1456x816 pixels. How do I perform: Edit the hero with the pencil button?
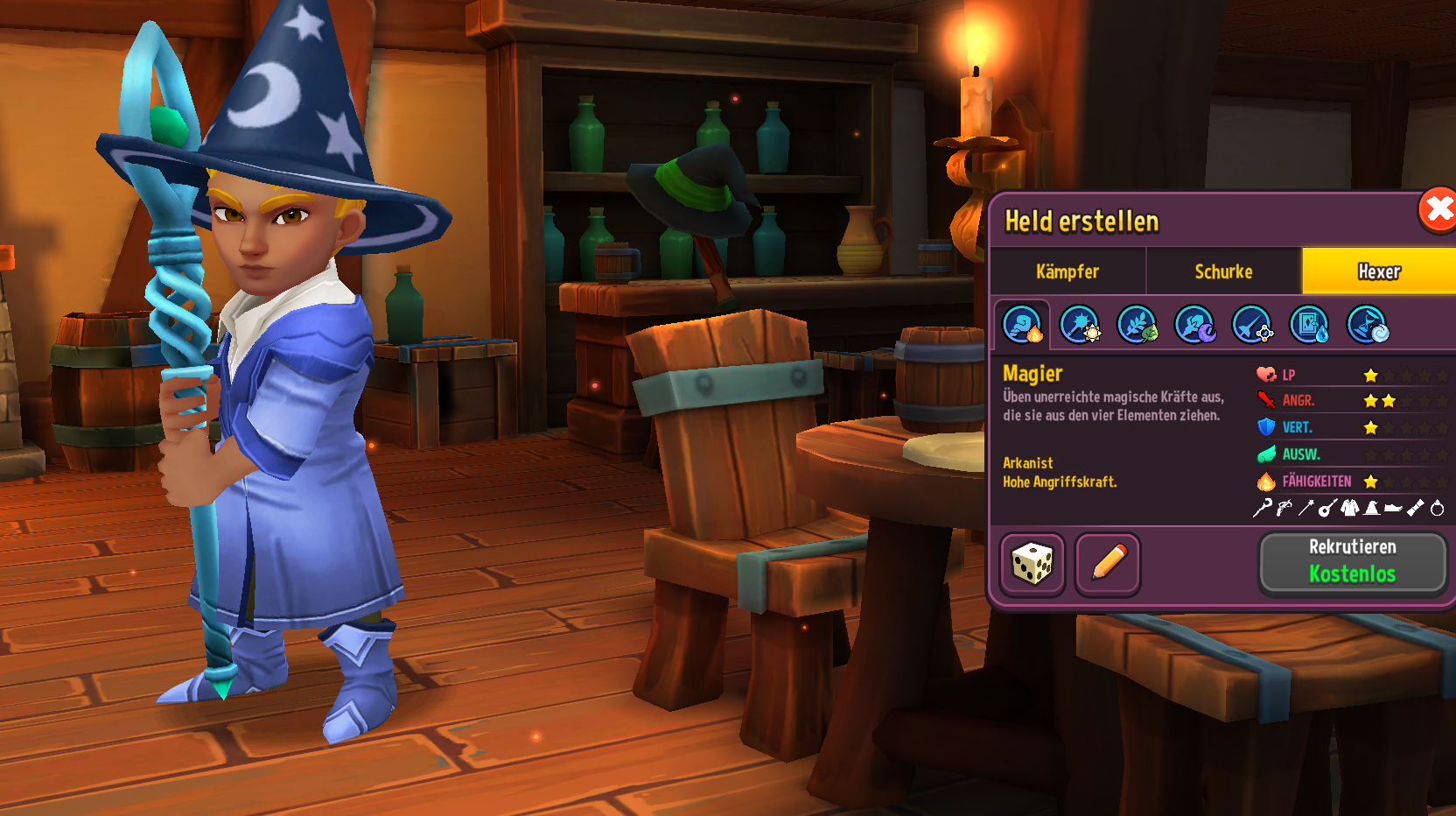(1108, 564)
